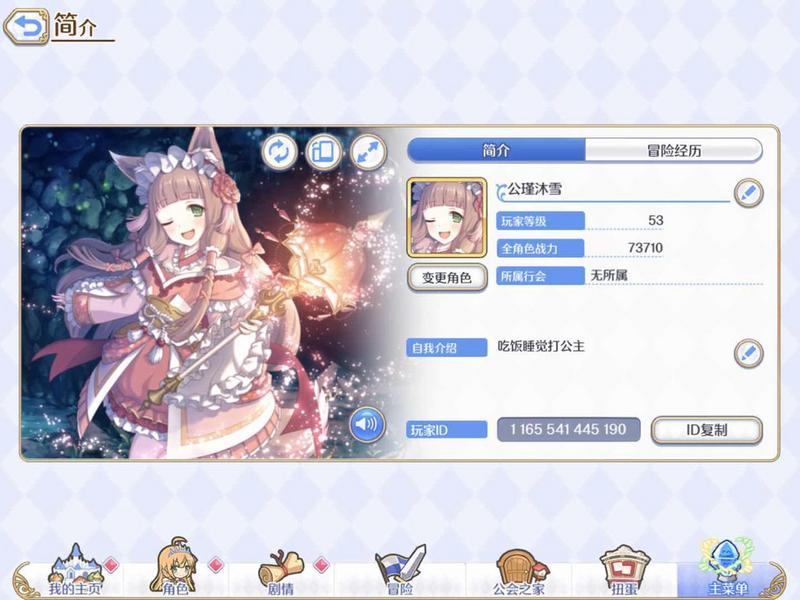
Task: Go back using the return arrow
Action: point(26,28)
